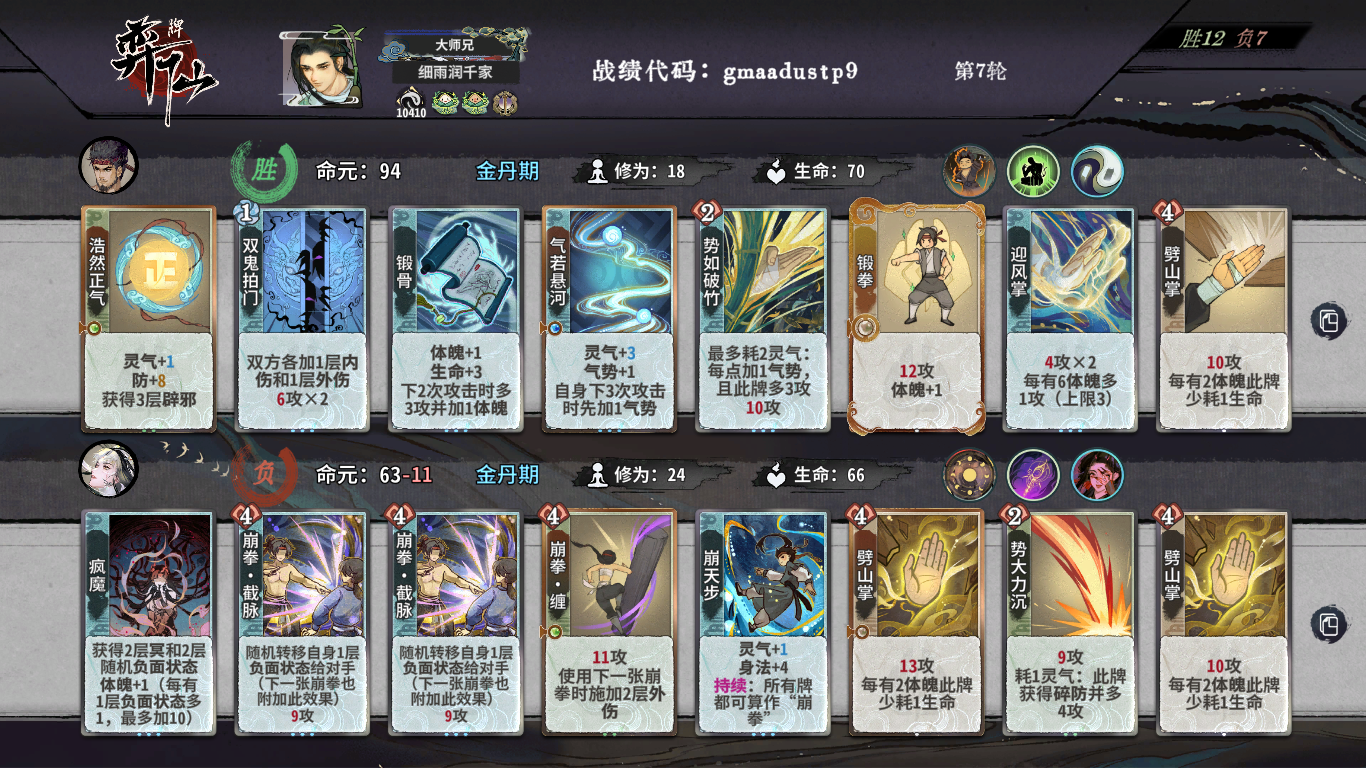Open the green meditation skill icon in top row

[x=1035, y=171]
